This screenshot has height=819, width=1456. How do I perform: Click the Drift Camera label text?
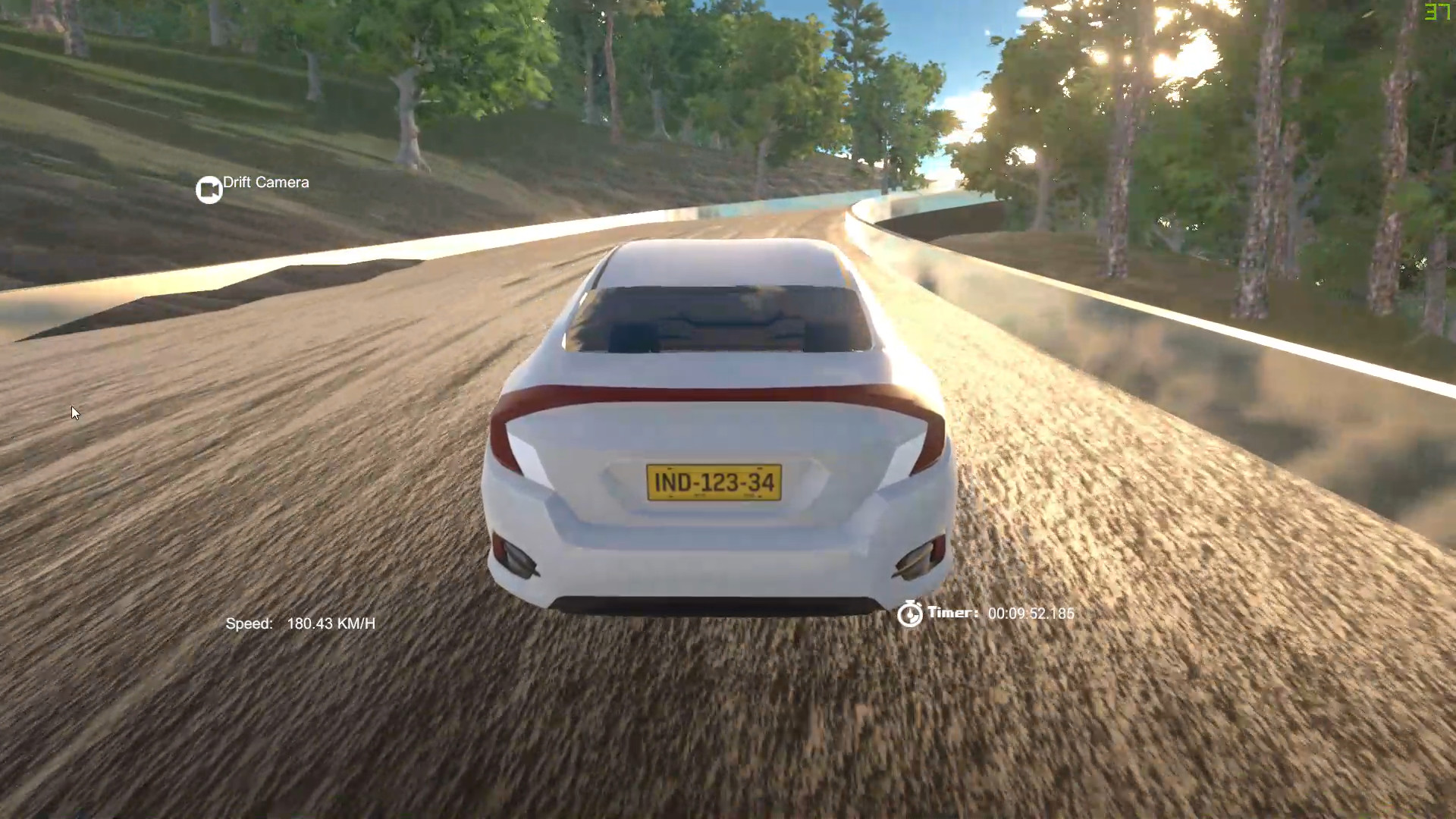(265, 182)
